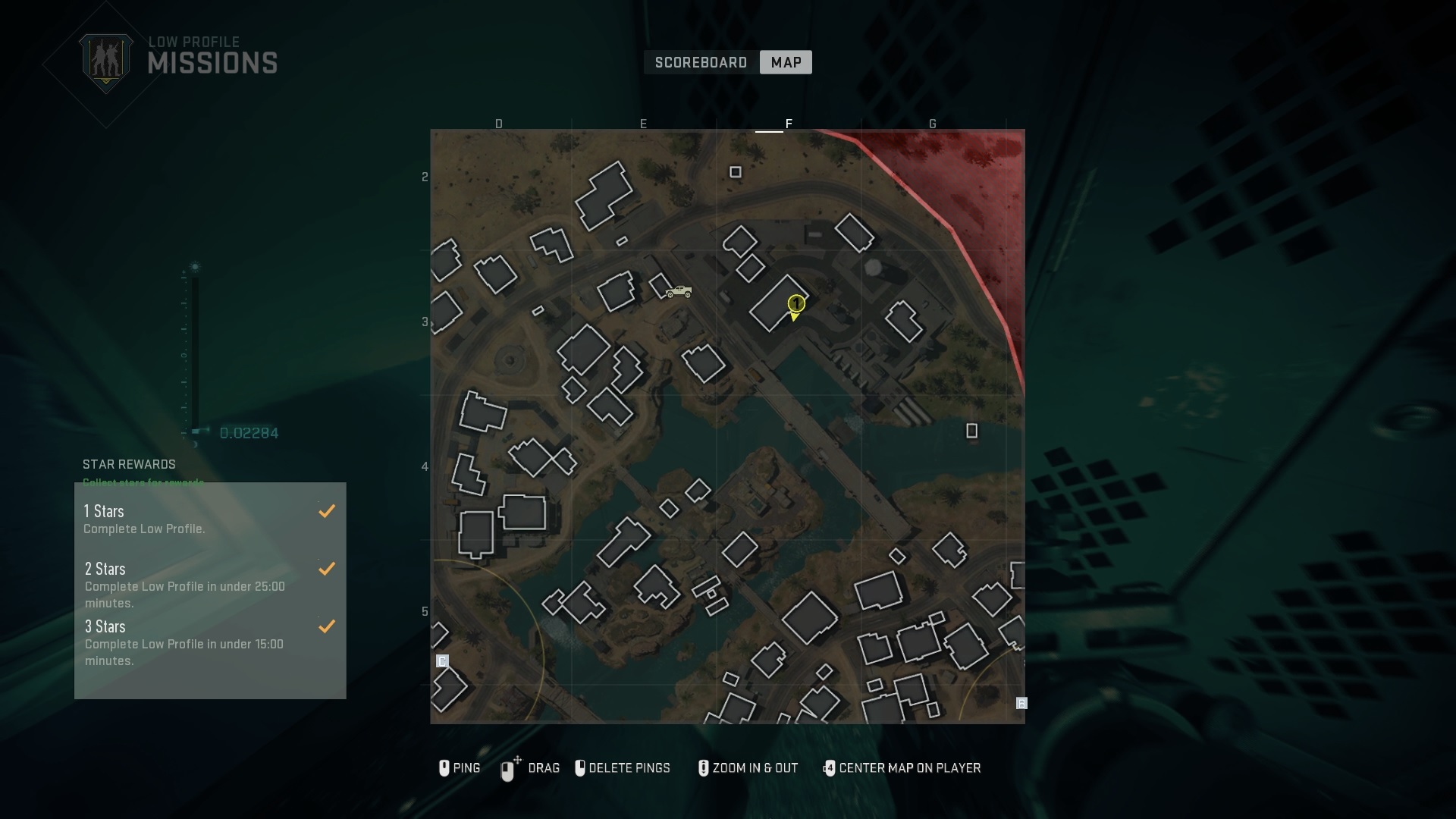1456x819 pixels.
Task: Select the Map tab
Action: [785, 62]
